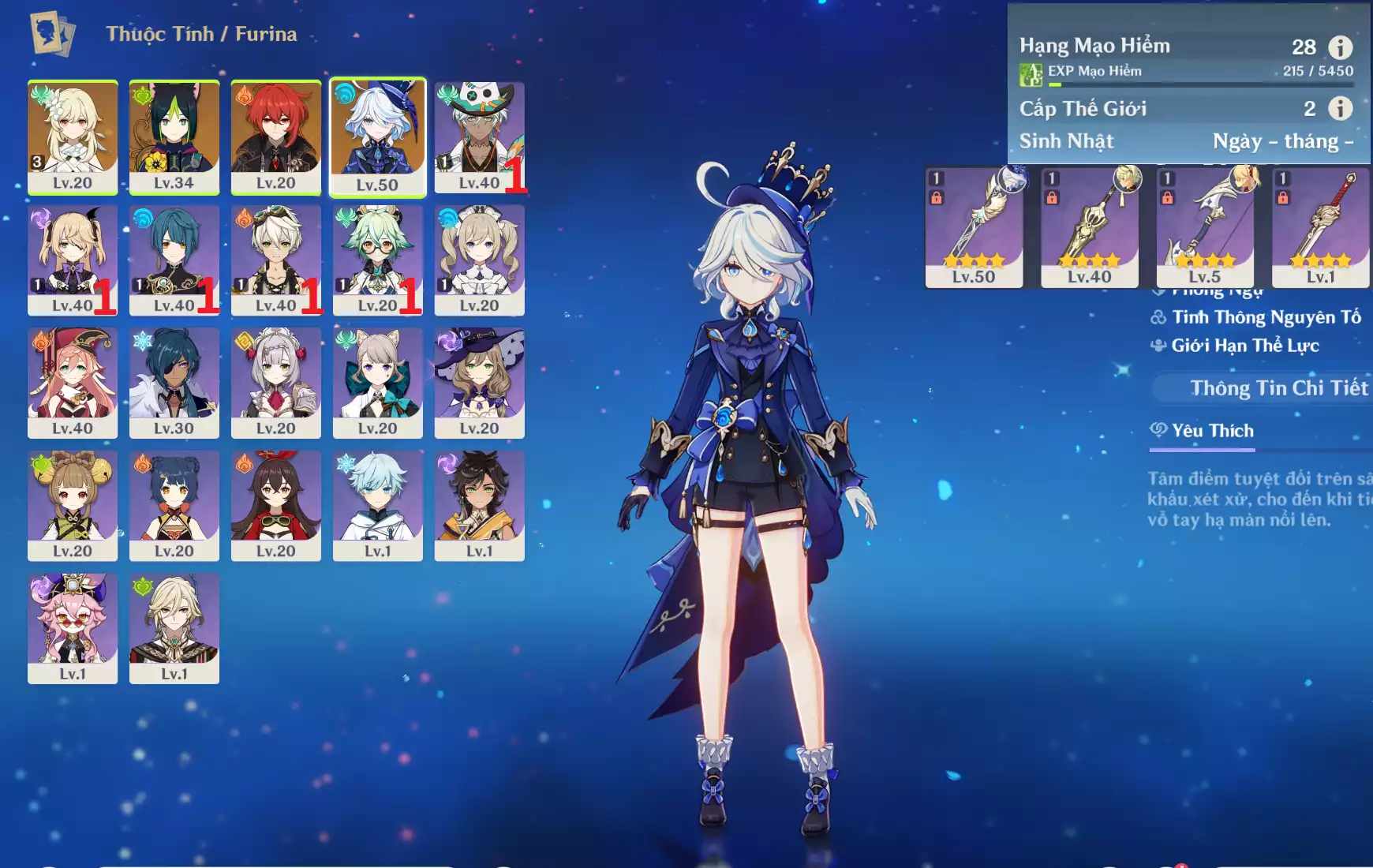This screenshot has height=868, width=1373.
Task: Open Thông Tin Chi Tiết details
Action: pyautogui.click(x=1278, y=388)
